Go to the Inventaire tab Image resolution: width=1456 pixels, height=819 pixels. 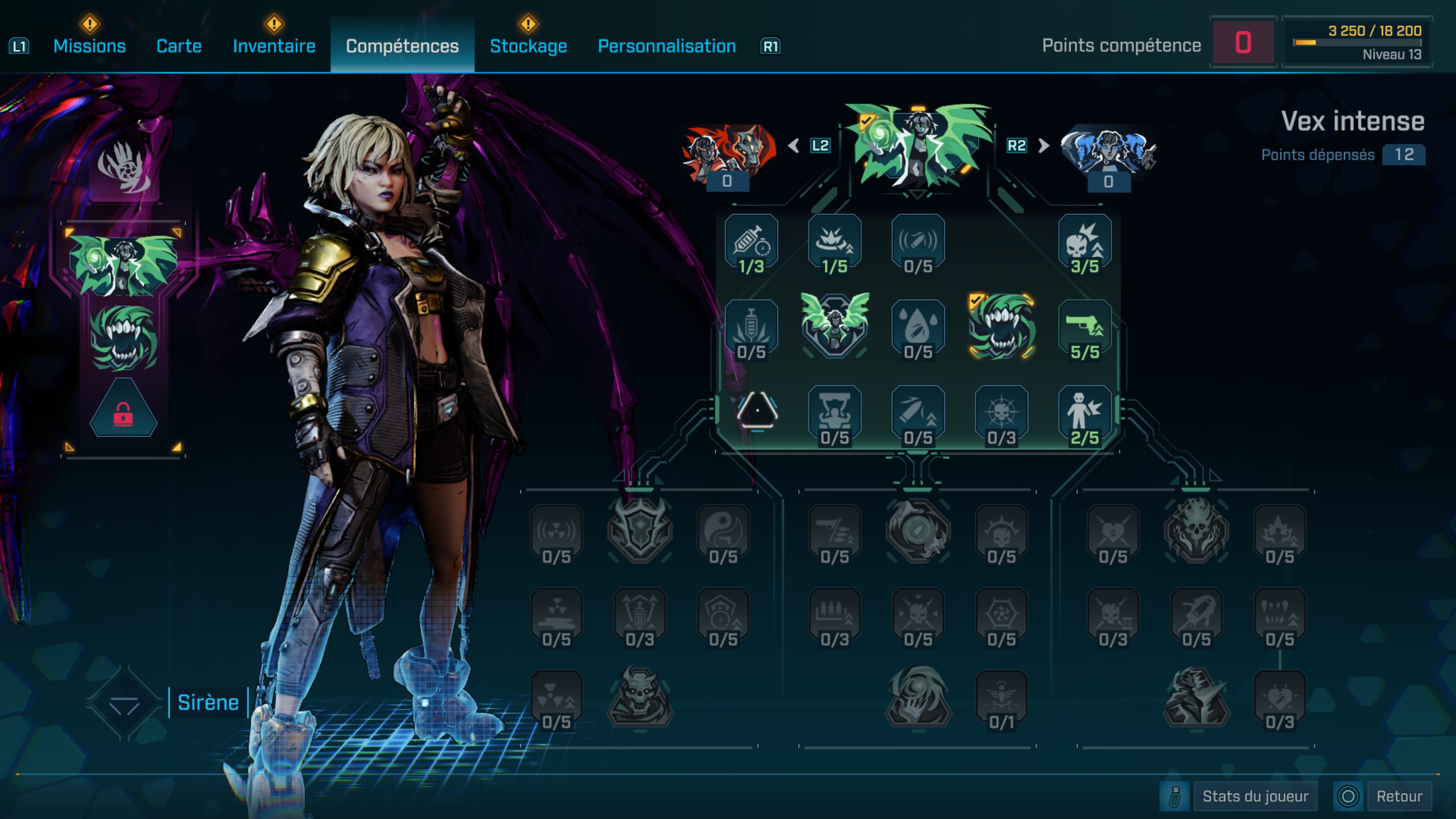pyautogui.click(x=274, y=46)
